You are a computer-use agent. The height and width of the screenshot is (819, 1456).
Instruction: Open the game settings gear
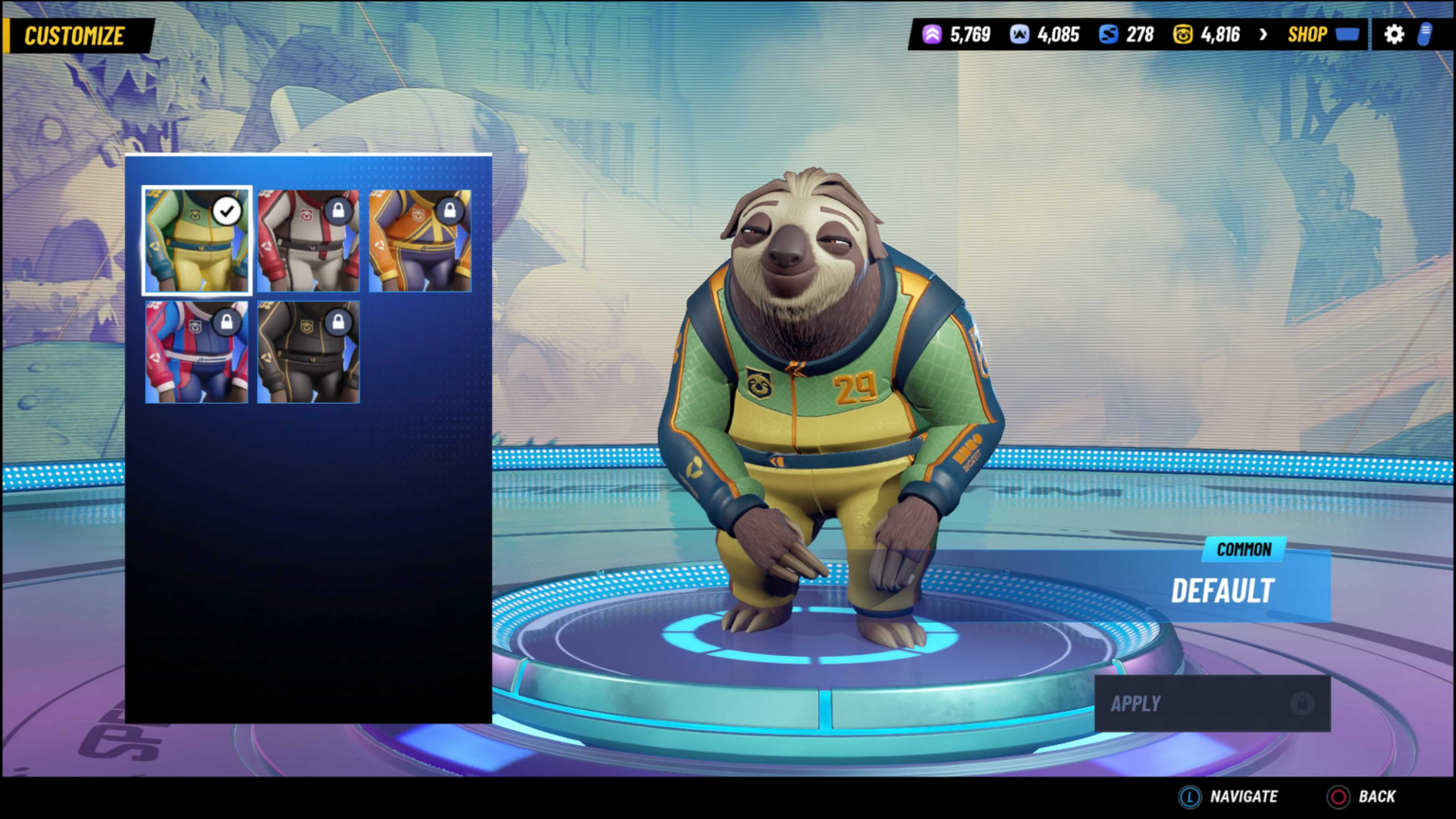(1393, 34)
